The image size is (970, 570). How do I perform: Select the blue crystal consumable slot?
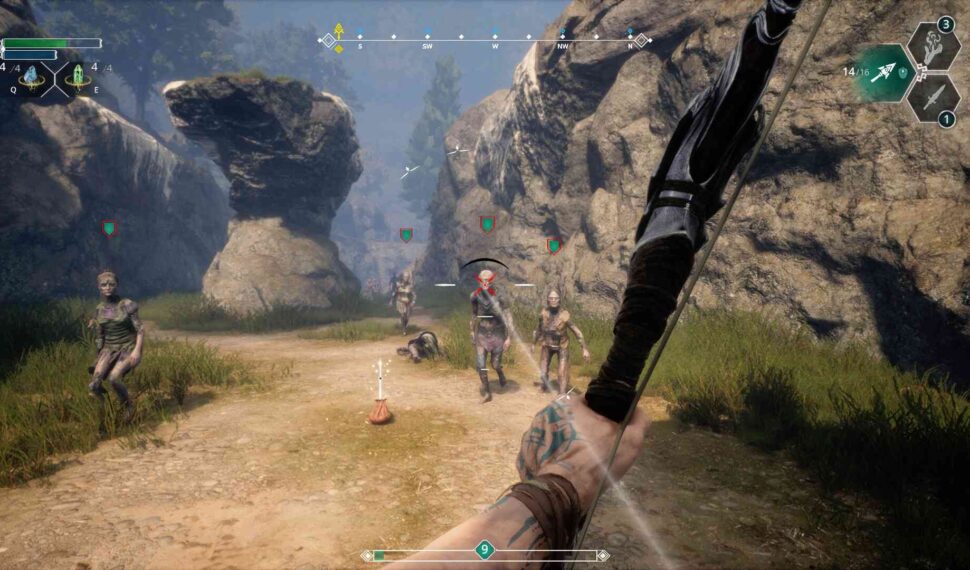pos(31,76)
